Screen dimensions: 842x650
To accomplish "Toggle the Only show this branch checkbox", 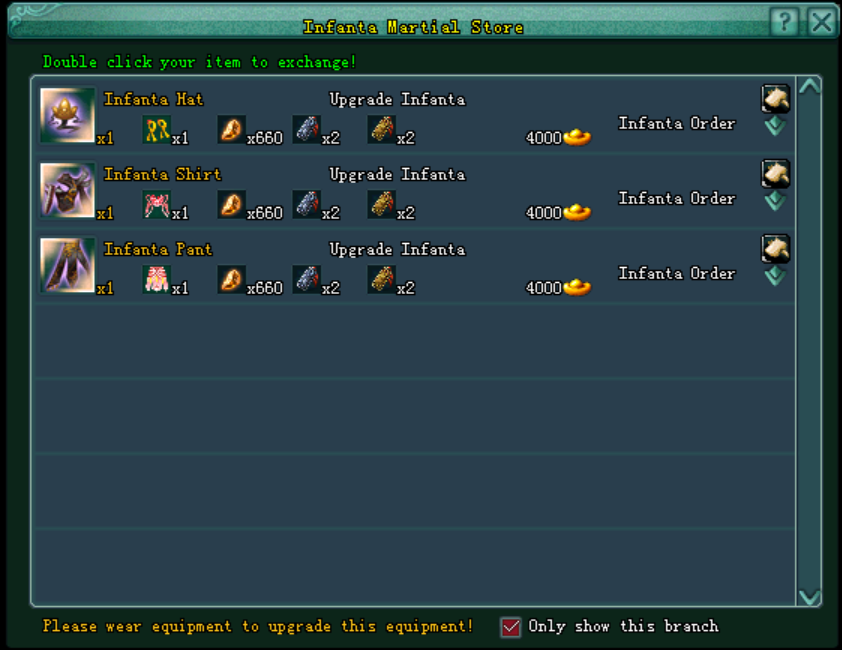I will pos(511,627).
